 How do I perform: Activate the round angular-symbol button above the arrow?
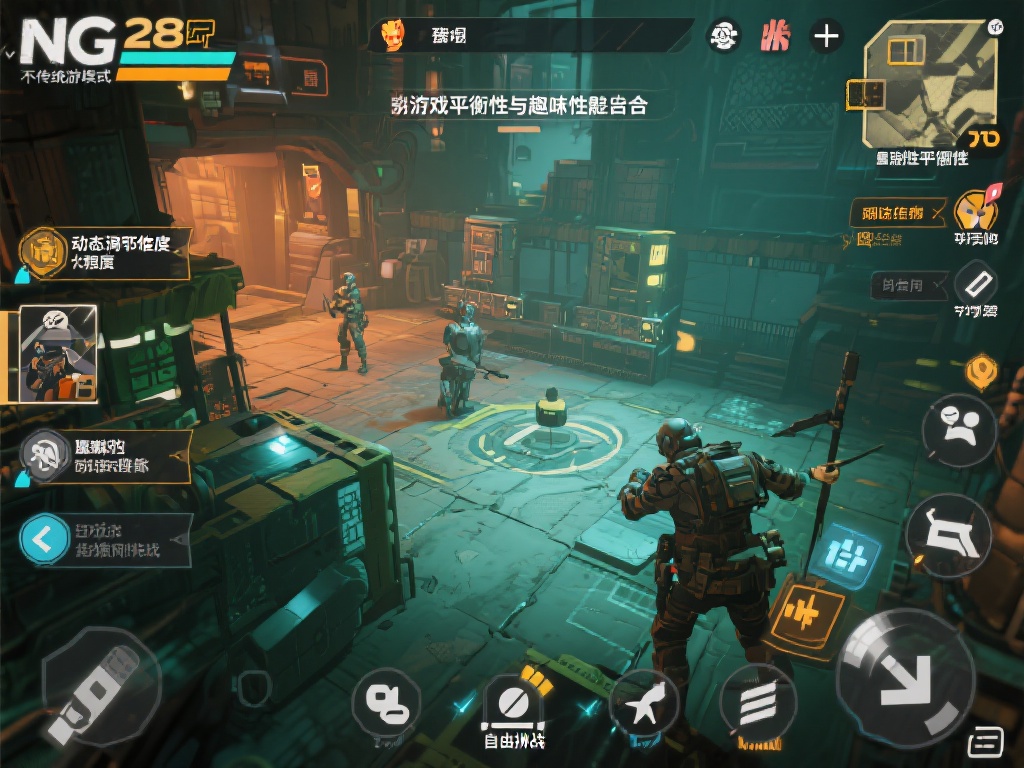(x=947, y=535)
